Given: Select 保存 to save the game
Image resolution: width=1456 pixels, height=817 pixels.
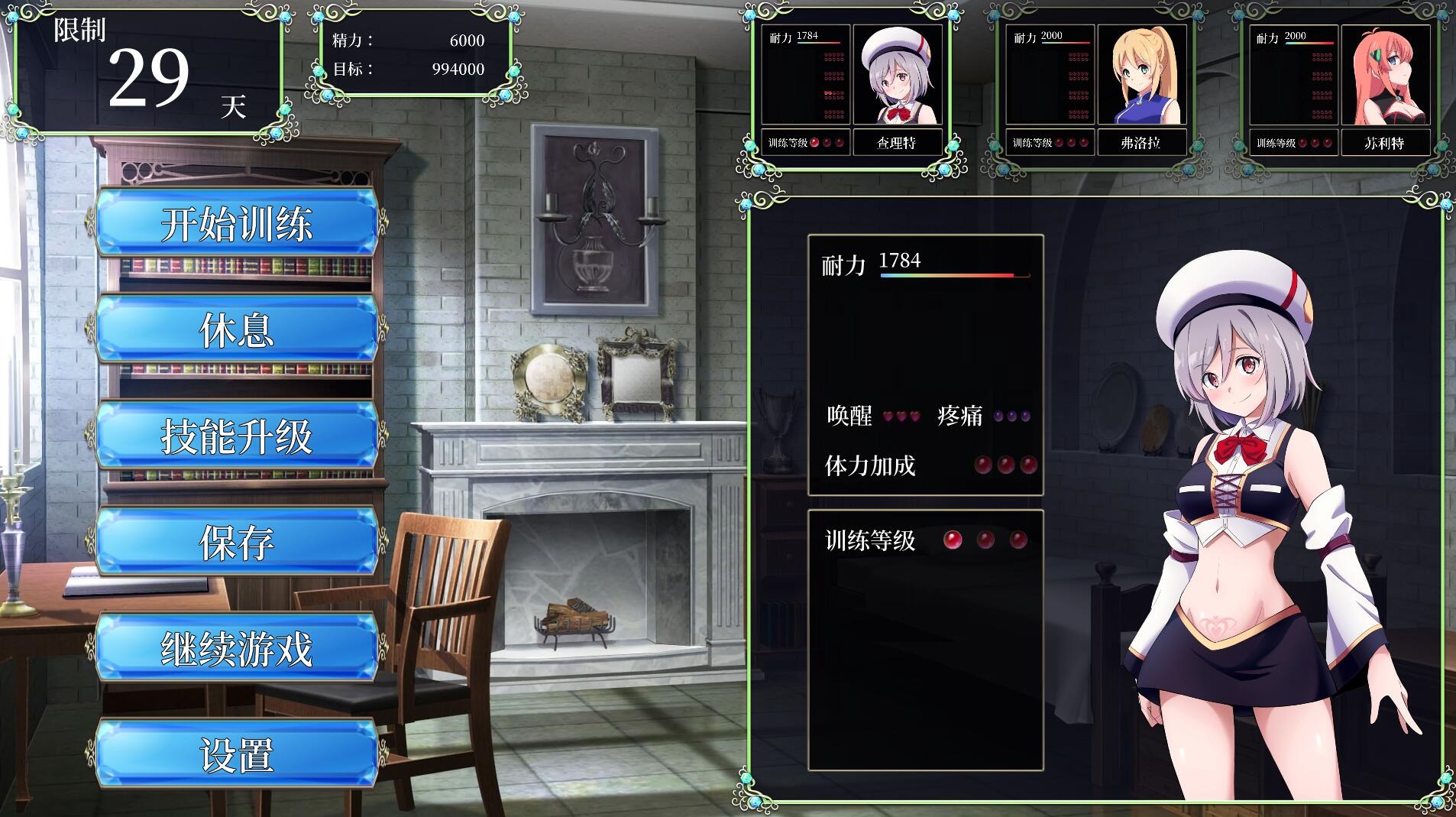Looking at the screenshot, I should pyautogui.click(x=237, y=542).
